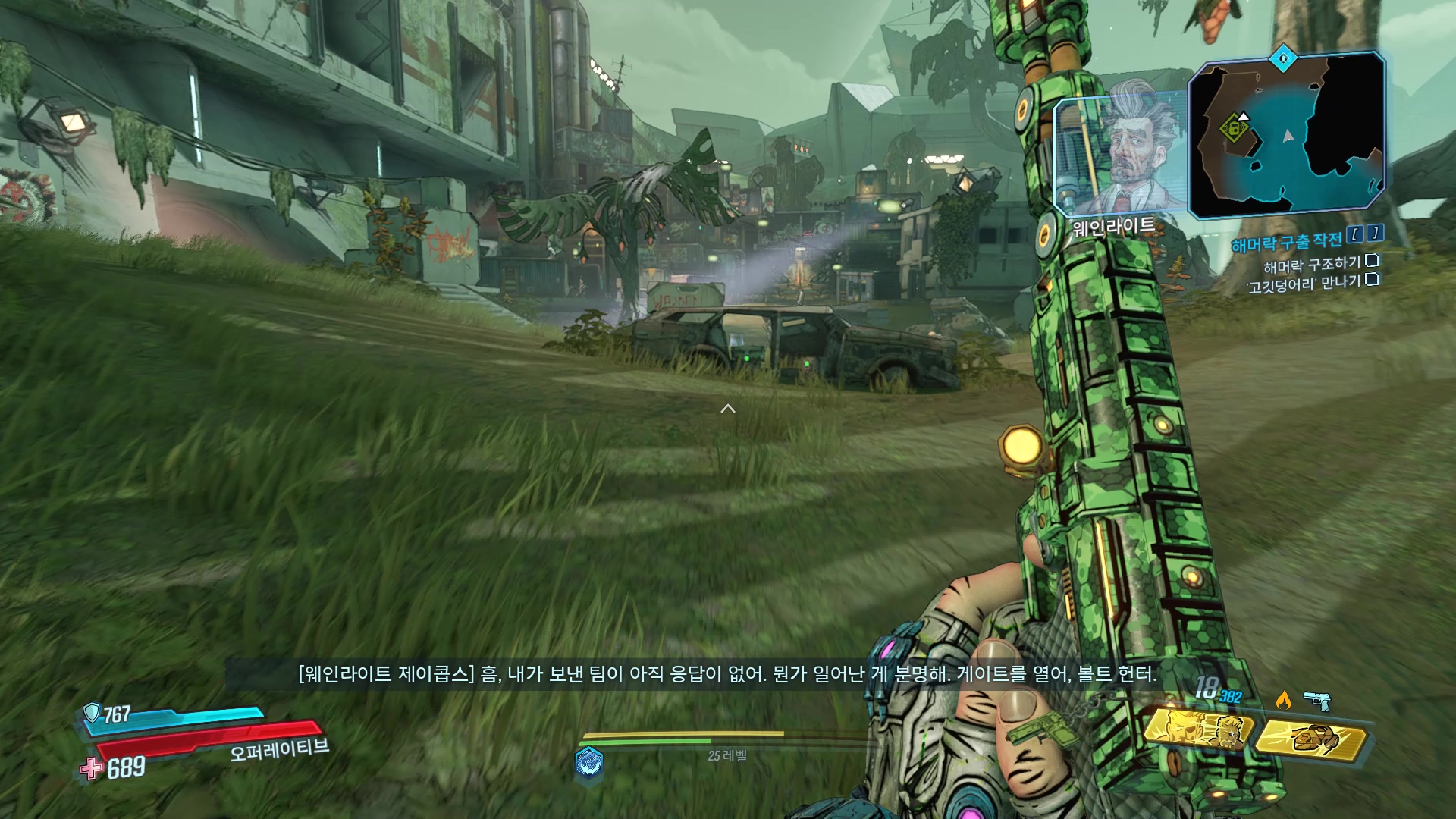1456x819 pixels.
Task: Click the compass diamond atop the minimap
Action: 1283,58
